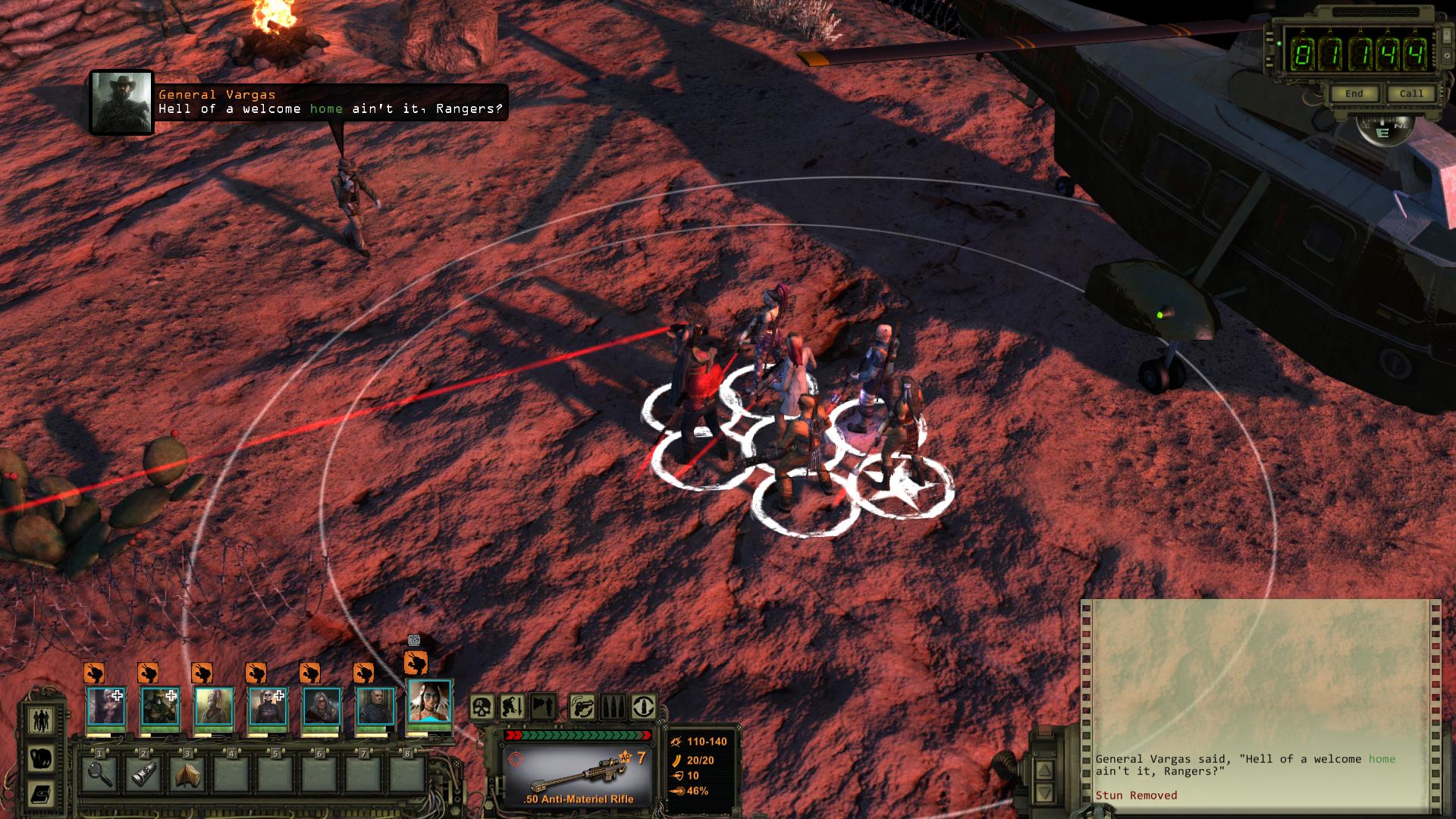
Task: Select the bald ranger in dark uniform
Action: [x=375, y=707]
